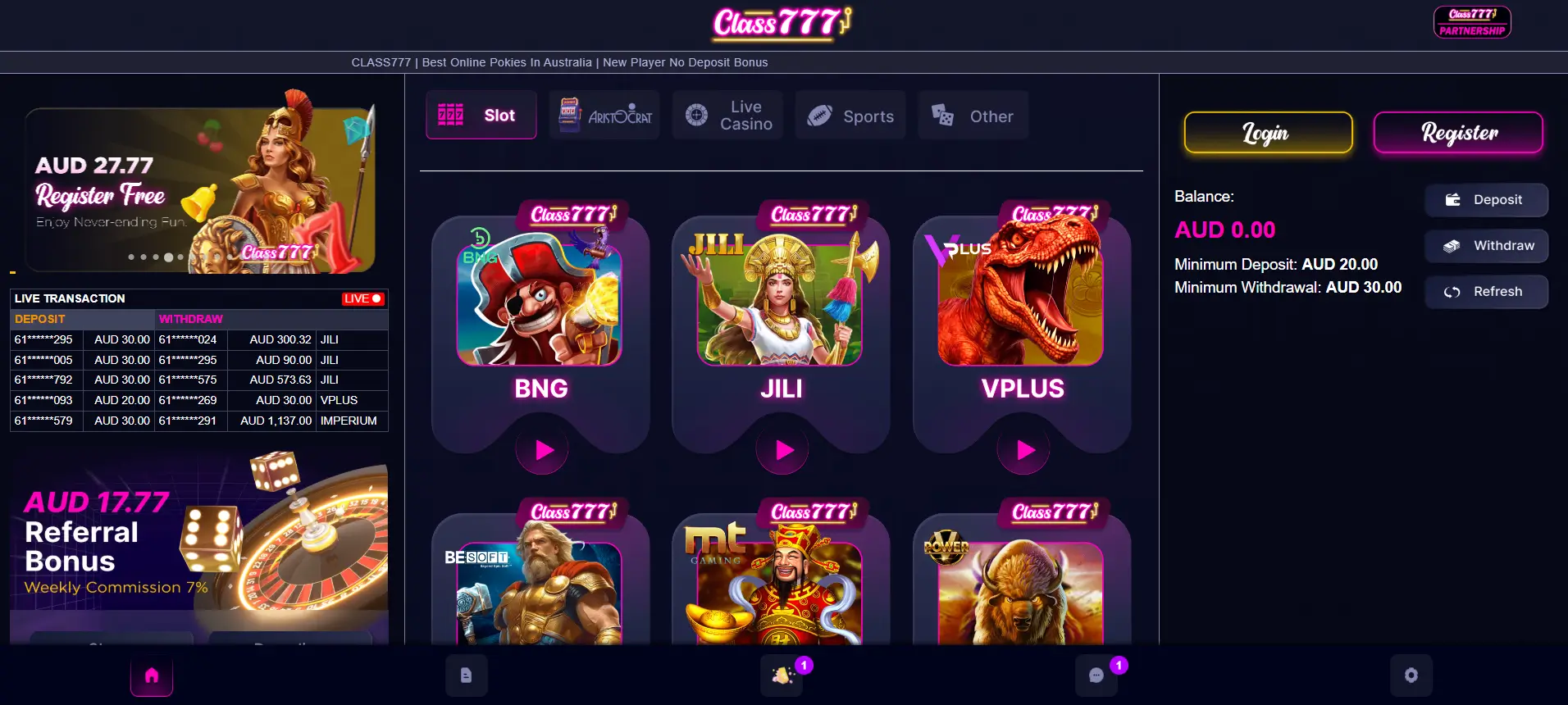Open the Aristocrat games category
Viewport: 1568px width, 705px height.
(x=604, y=115)
